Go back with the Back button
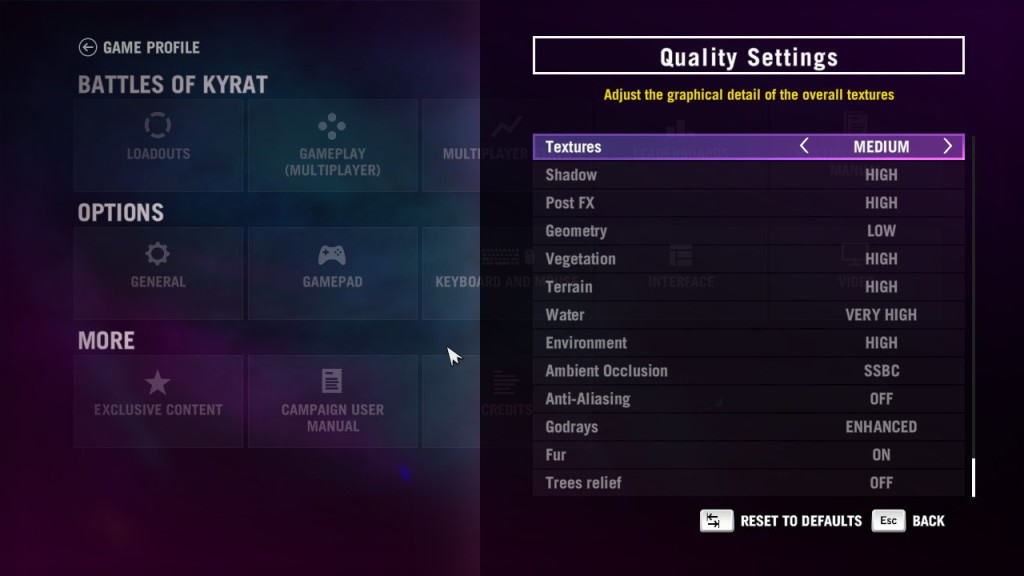This screenshot has height=576, width=1024. [x=908, y=521]
